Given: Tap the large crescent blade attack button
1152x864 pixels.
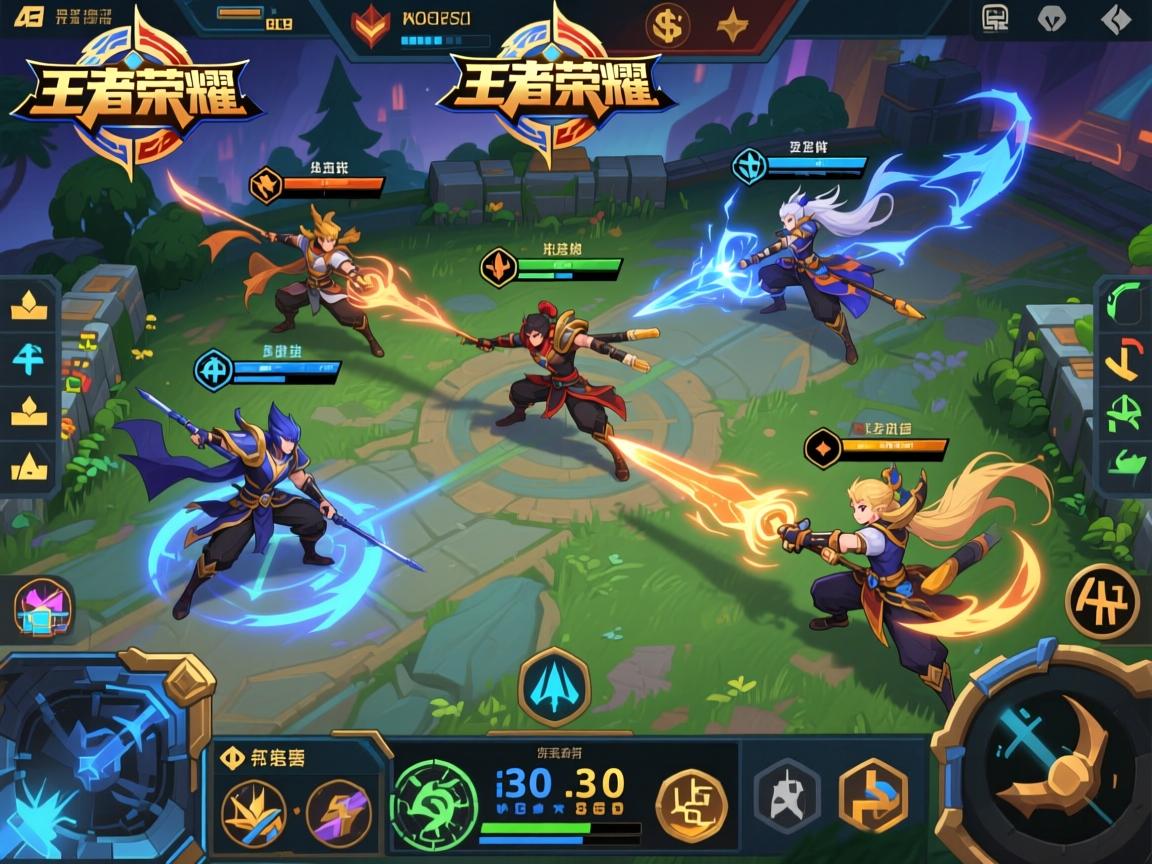Looking at the screenshot, I should [1052, 762].
